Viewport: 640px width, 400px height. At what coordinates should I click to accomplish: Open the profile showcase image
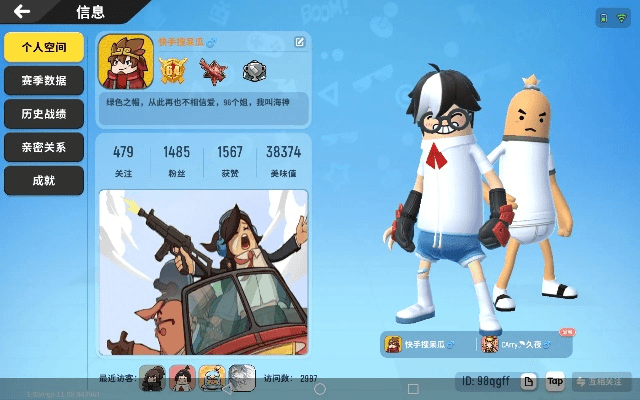coord(203,272)
